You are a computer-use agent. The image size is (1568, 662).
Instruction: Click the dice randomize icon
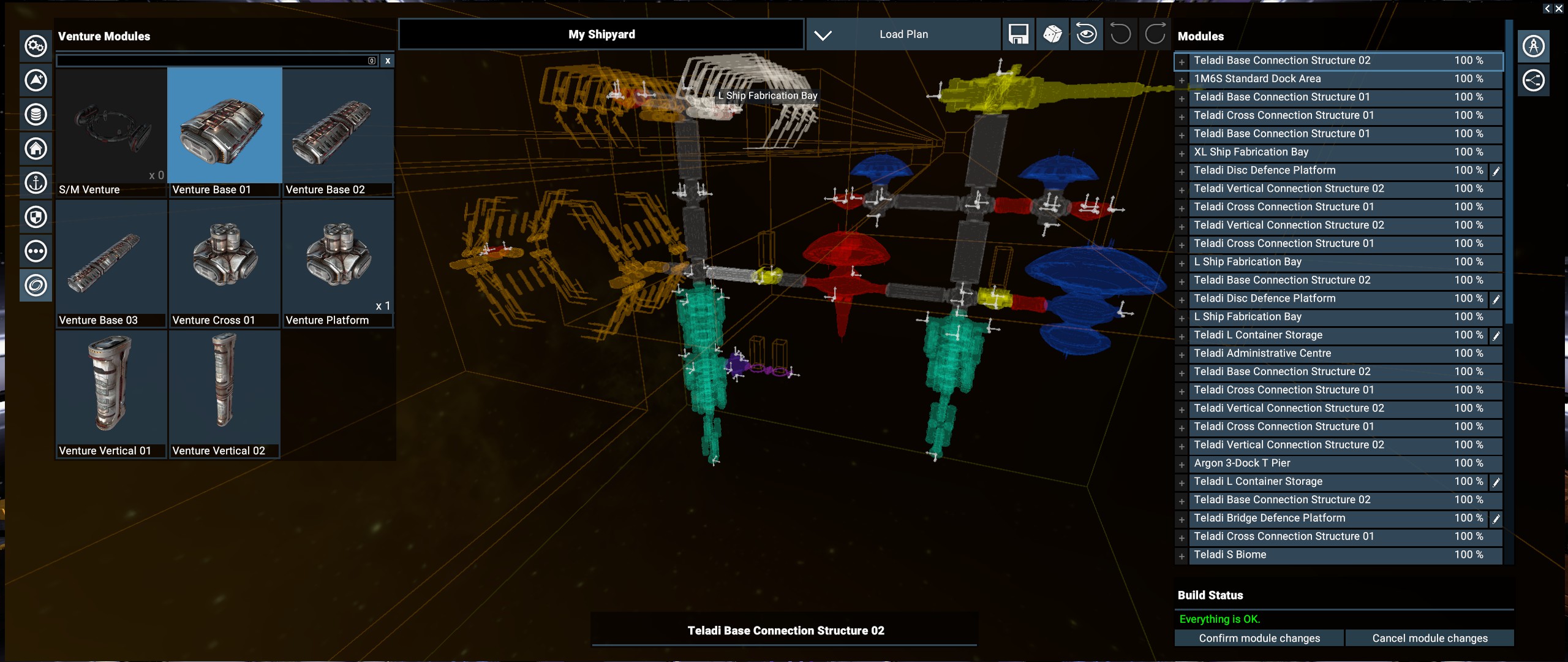coord(1052,34)
